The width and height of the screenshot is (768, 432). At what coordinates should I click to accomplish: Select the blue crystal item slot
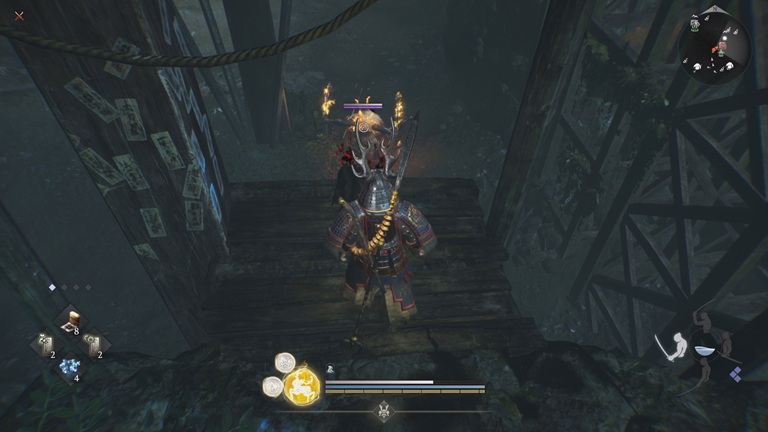pos(69,368)
